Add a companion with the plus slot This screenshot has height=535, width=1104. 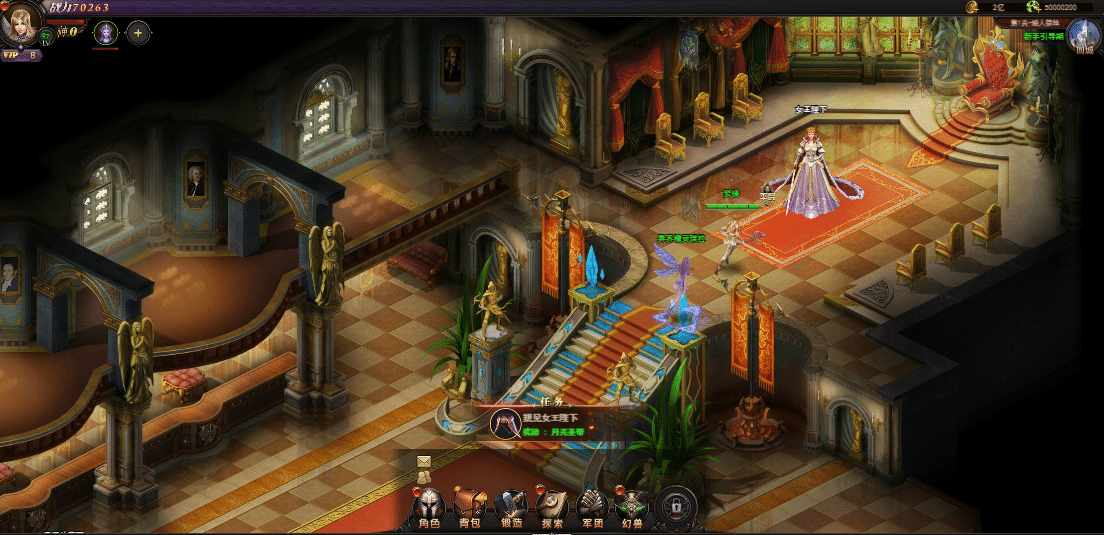(x=137, y=33)
